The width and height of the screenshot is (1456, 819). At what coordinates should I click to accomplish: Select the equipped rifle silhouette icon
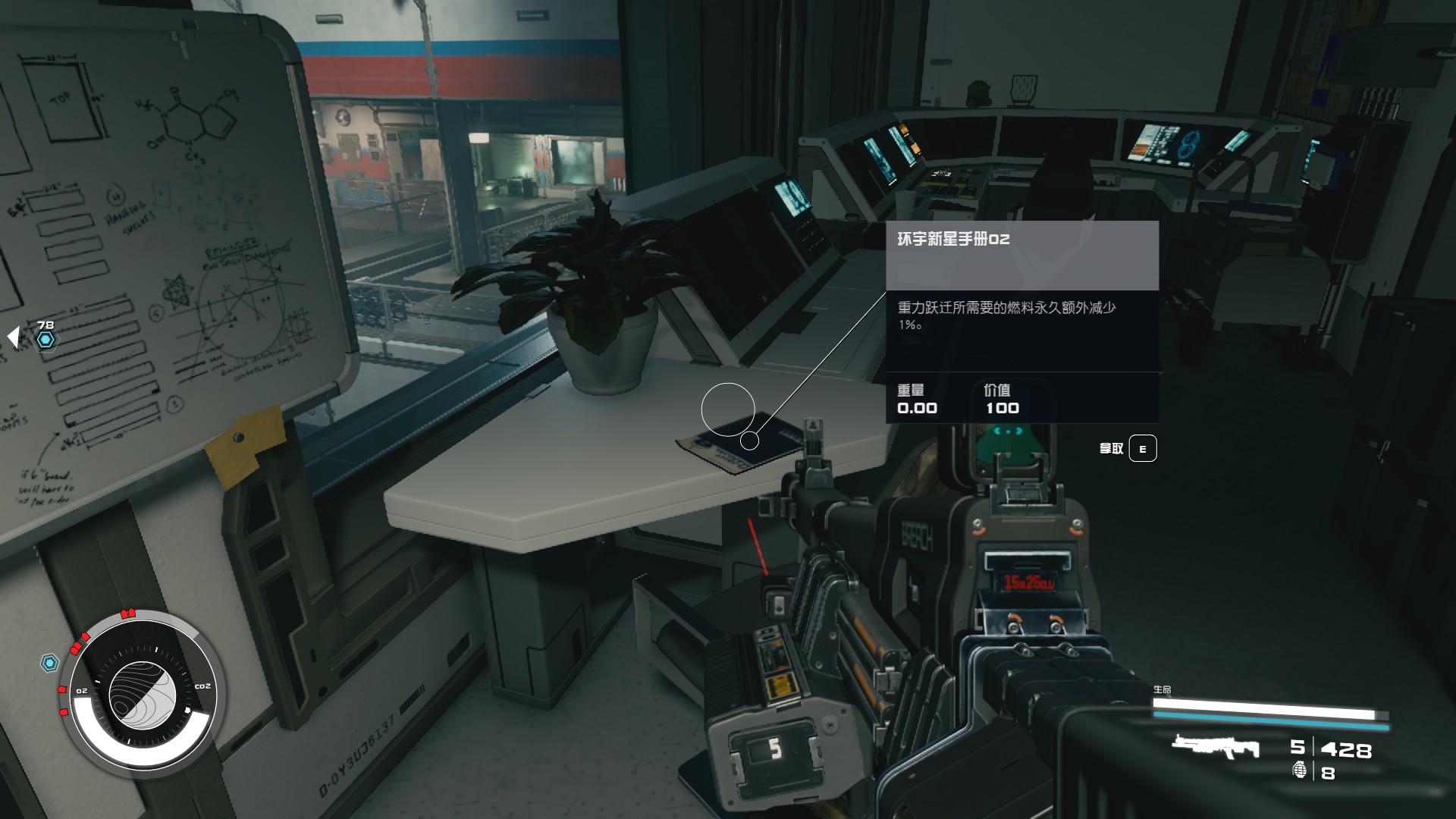pyautogui.click(x=1215, y=747)
